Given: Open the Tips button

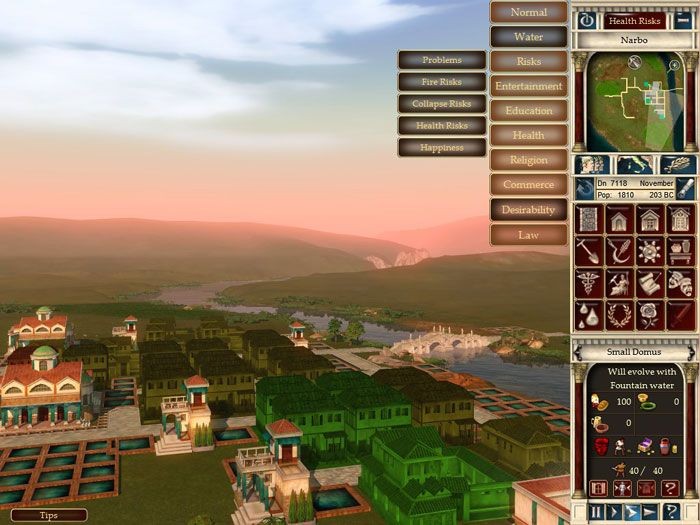Looking at the screenshot, I should (x=49, y=515).
